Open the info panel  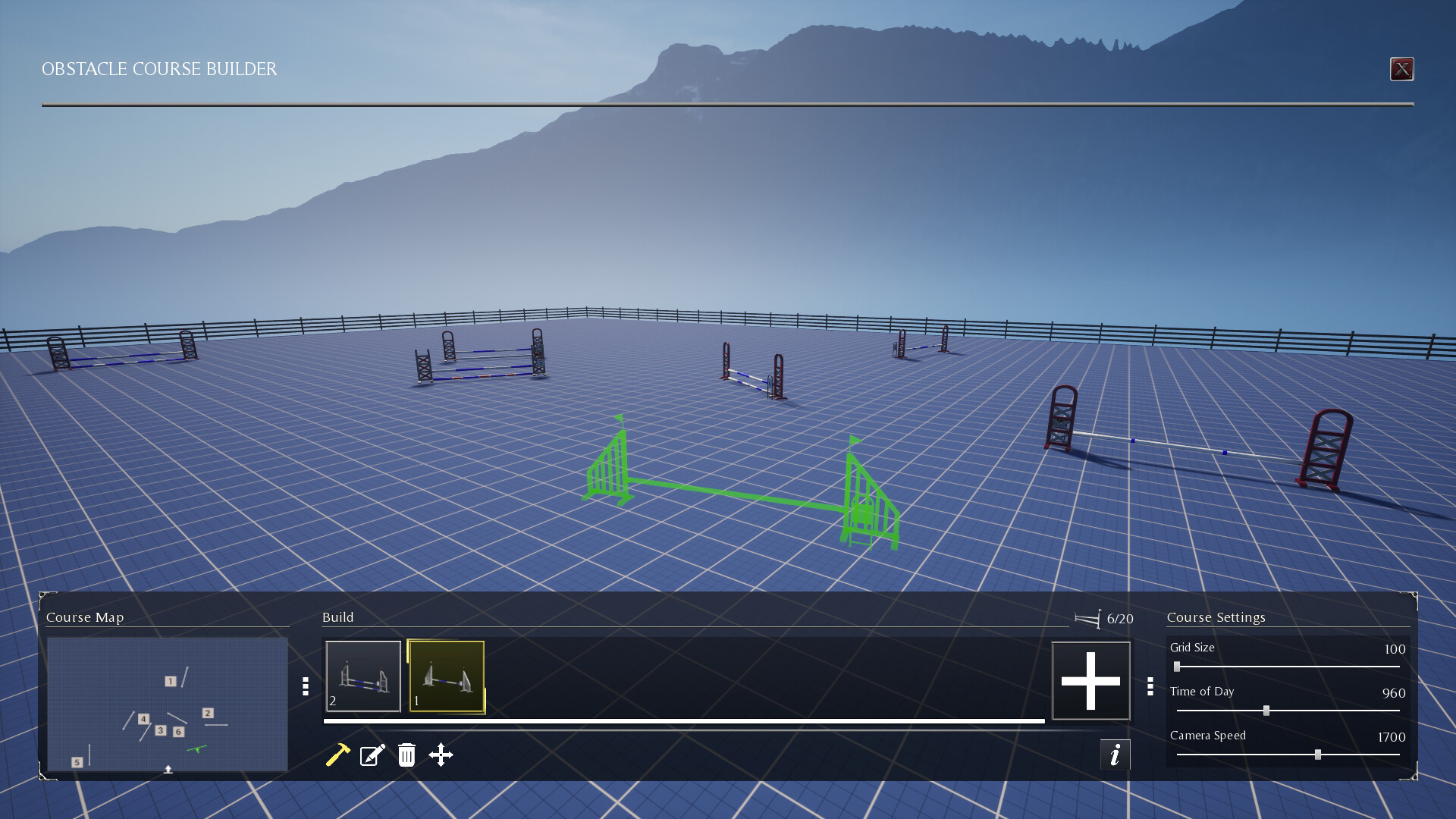coord(1115,755)
